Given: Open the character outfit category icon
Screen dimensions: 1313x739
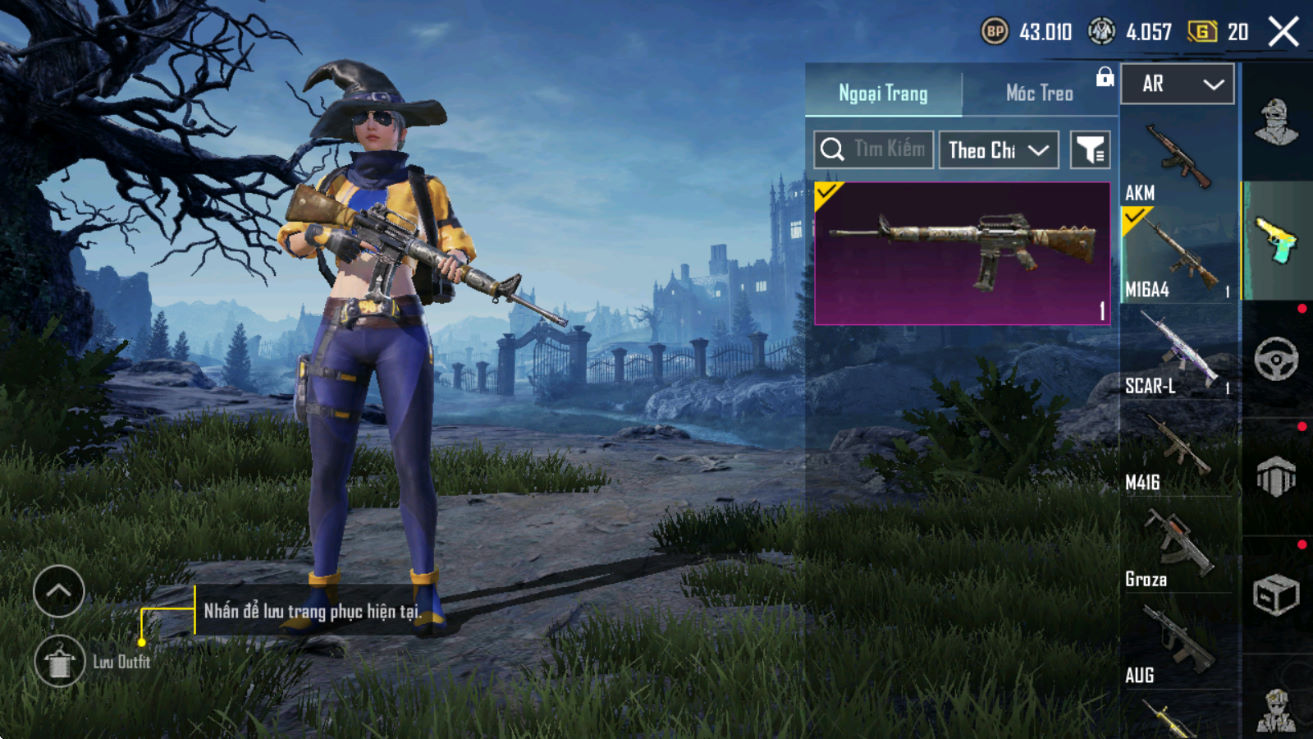Looking at the screenshot, I should 1276,123.
